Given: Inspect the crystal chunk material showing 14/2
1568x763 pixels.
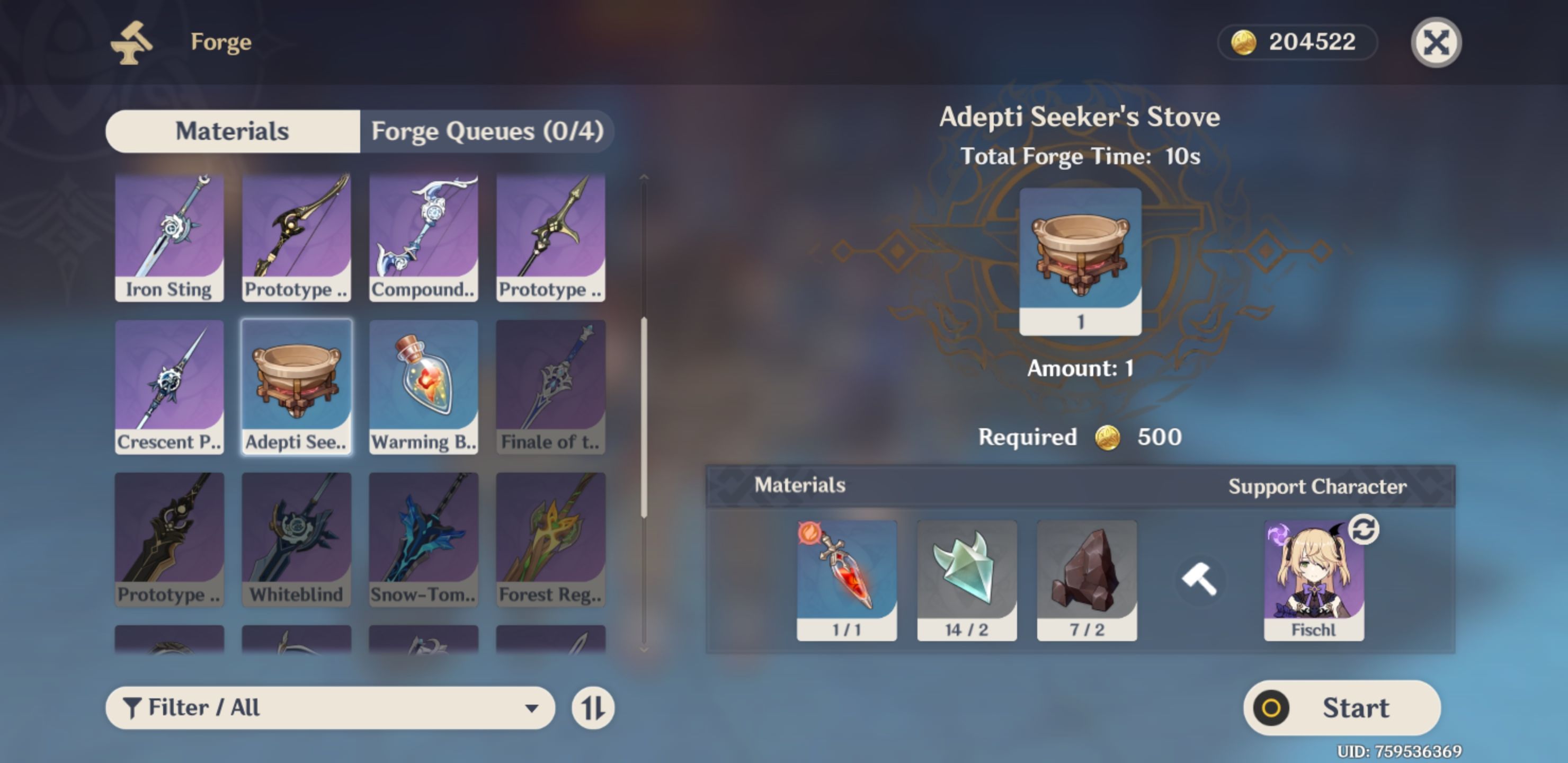Looking at the screenshot, I should click(967, 579).
